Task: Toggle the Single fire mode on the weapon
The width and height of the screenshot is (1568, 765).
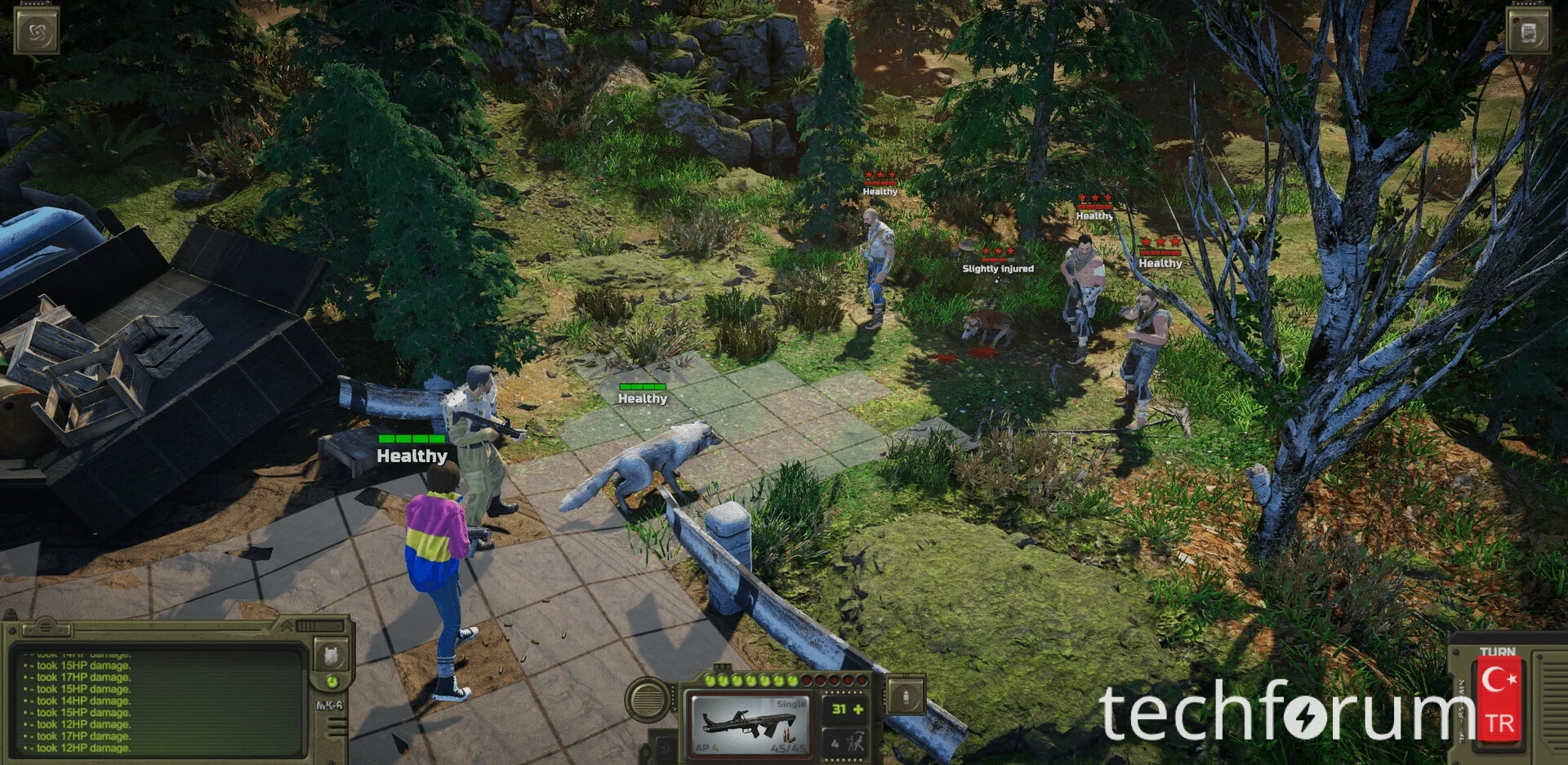Action: tap(791, 704)
